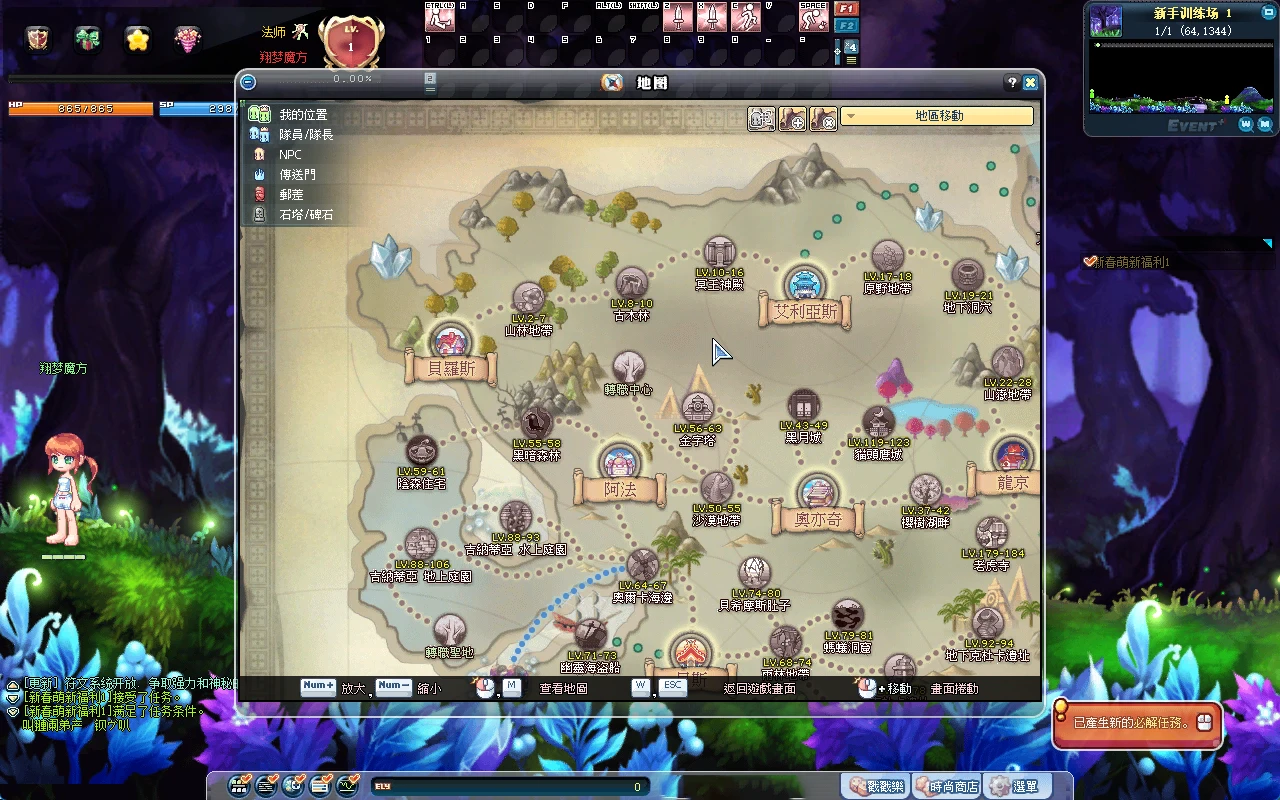The image size is (1280, 800).
Task: Open the 時尚商店 fashion shop
Action: pyautogui.click(x=946, y=787)
